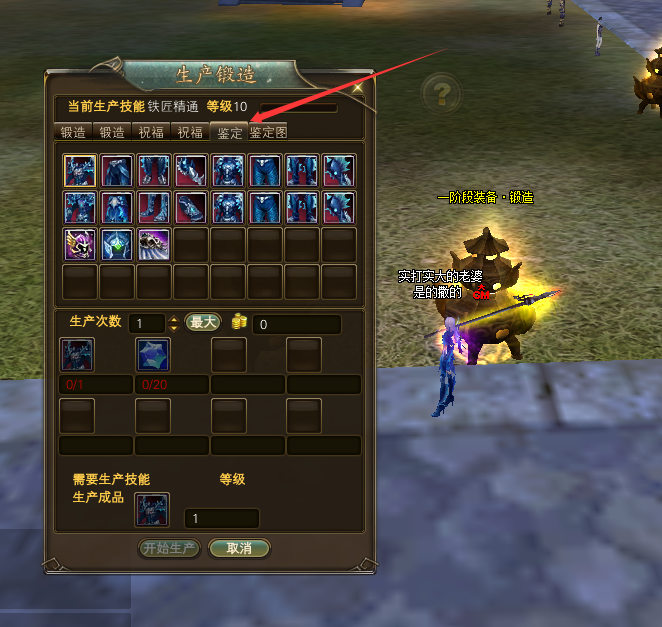This screenshot has height=627, width=662.
Task: Open the round question mark help button
Action: tap(441, 93)
